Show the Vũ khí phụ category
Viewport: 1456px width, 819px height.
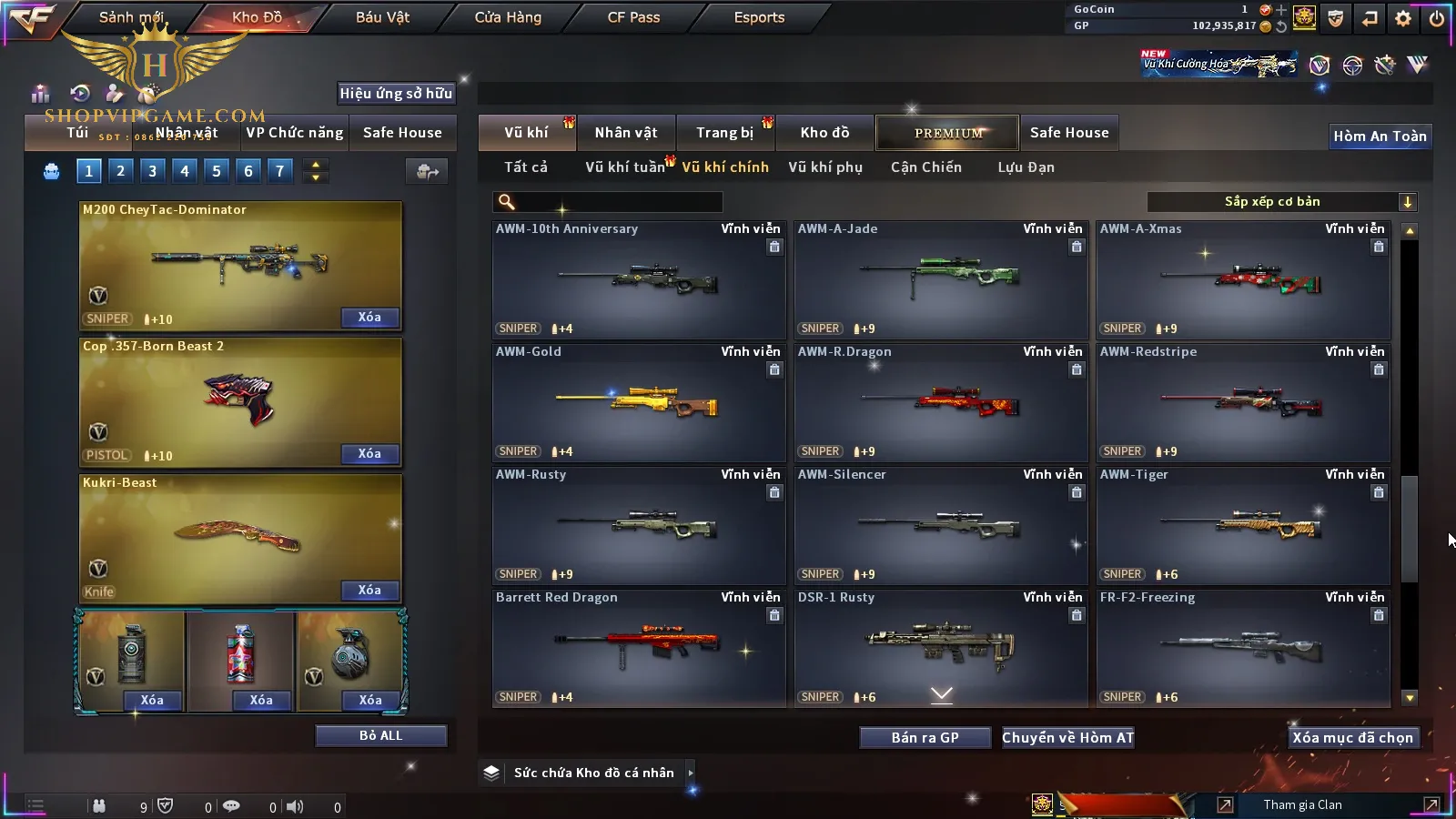[x=825, y=167]
